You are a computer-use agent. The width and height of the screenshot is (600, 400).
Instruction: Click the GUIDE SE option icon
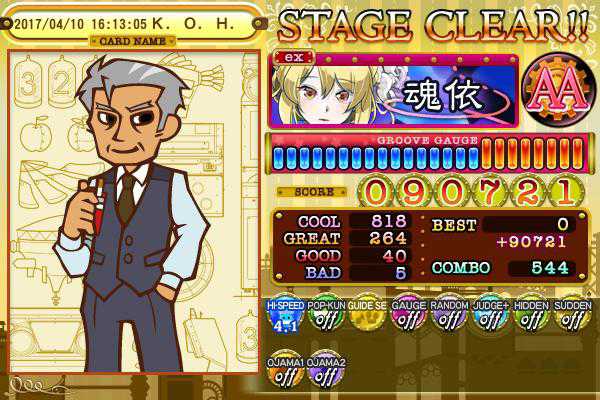click(365, 318)
